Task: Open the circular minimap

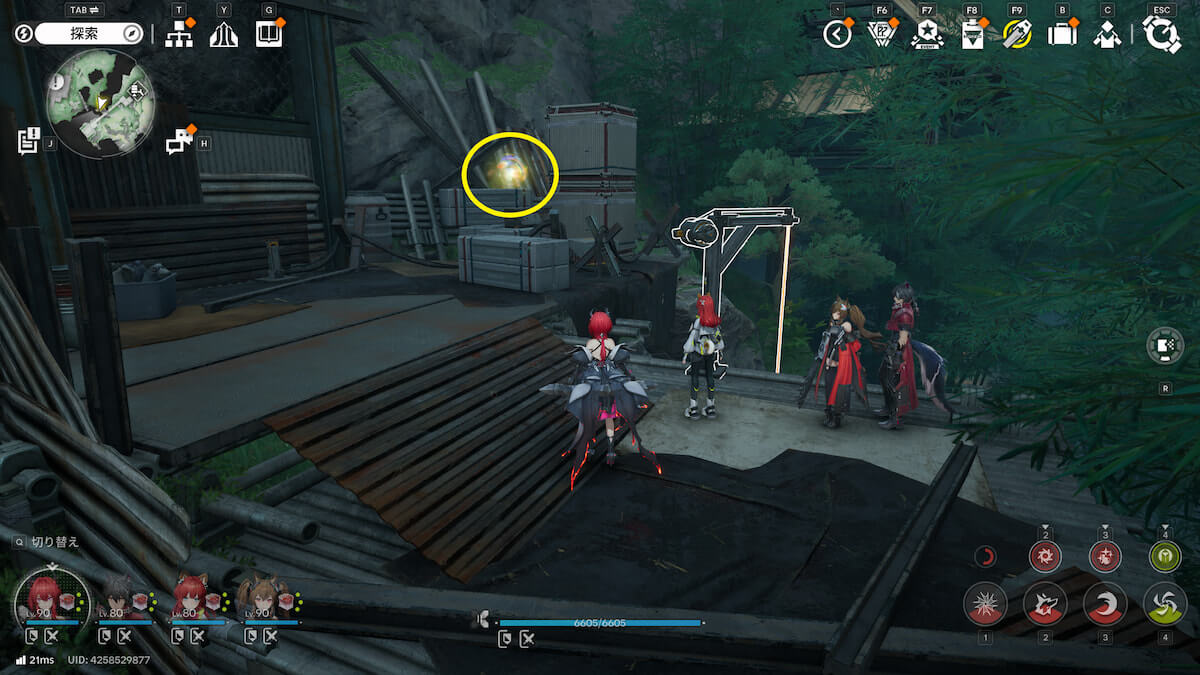Action: (99, 104)
